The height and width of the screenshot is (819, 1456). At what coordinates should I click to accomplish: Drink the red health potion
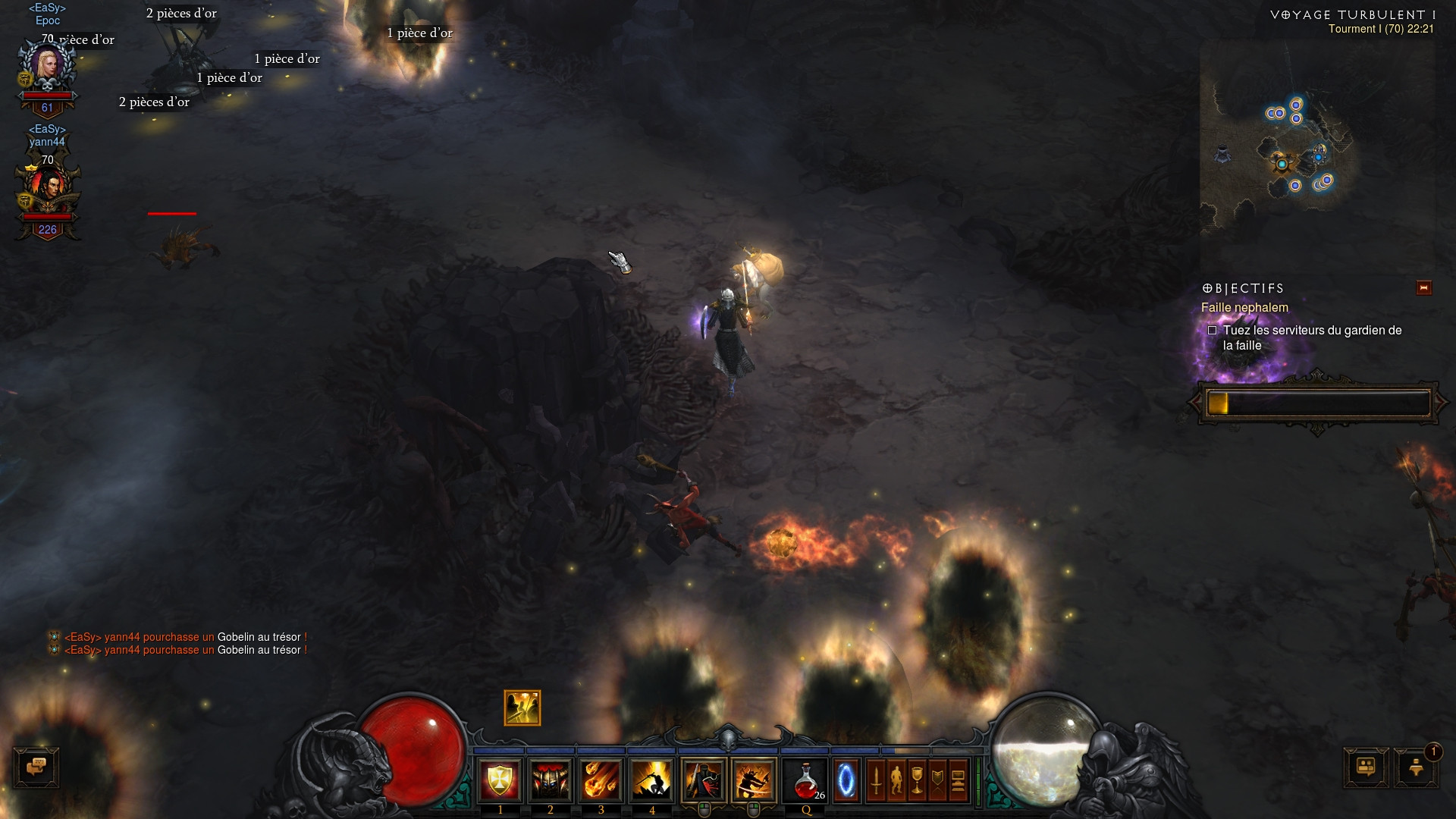805,780
